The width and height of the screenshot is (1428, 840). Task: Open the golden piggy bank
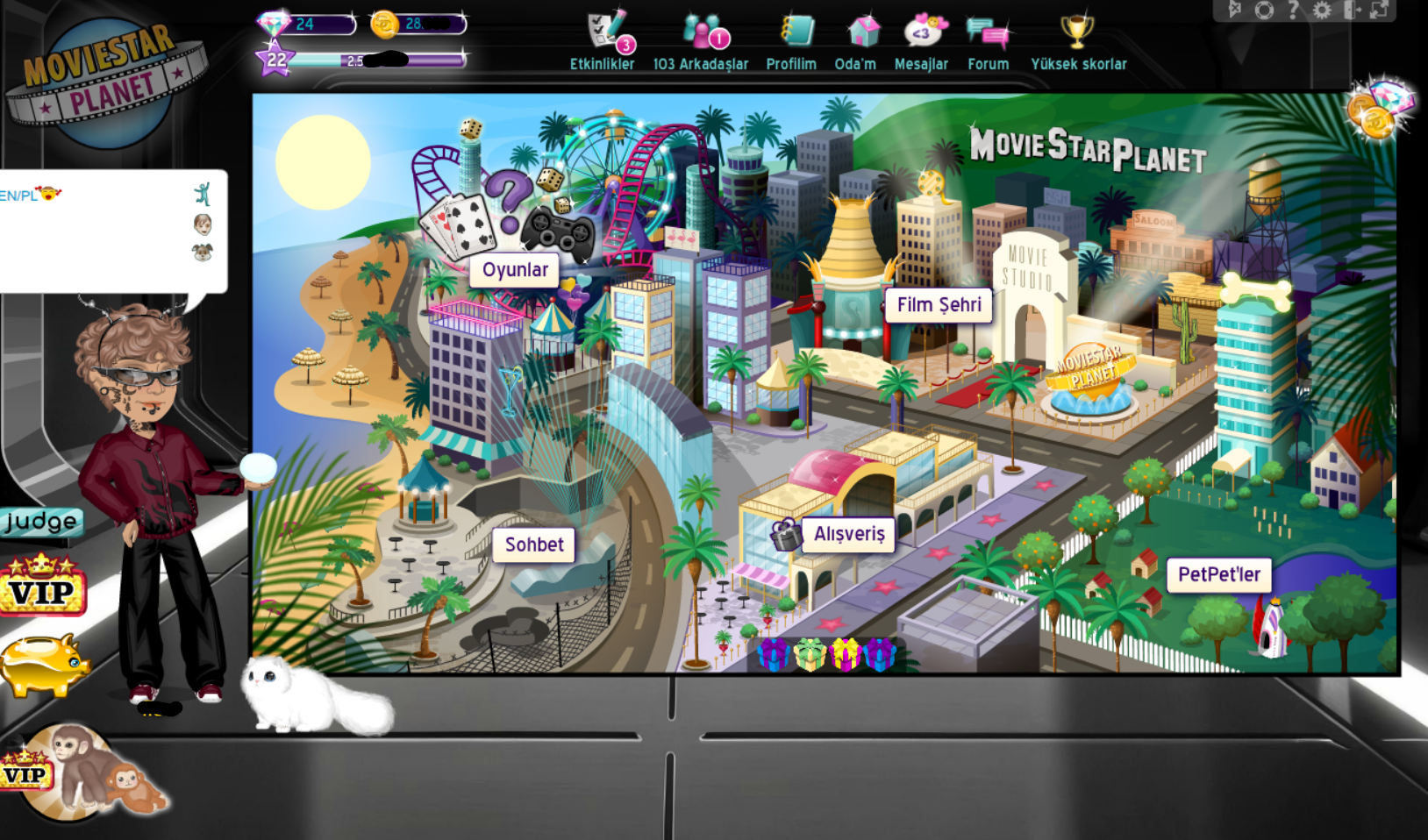44,664
